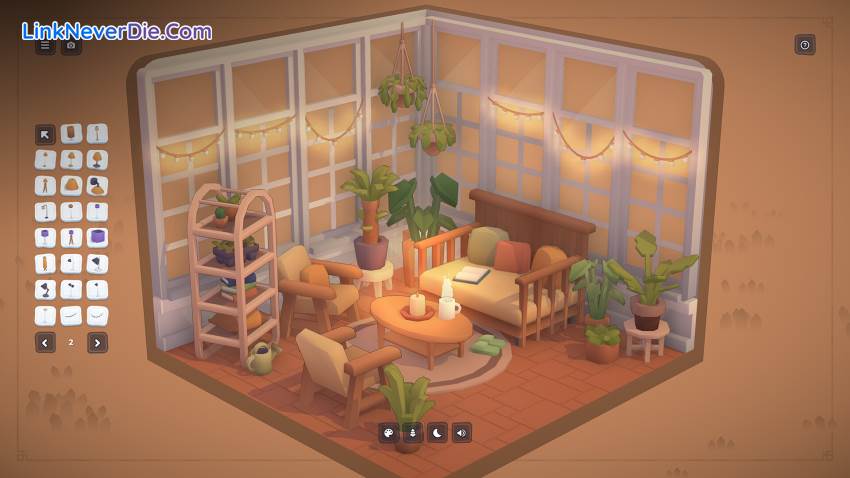Open the color palette options

point(388,433)
